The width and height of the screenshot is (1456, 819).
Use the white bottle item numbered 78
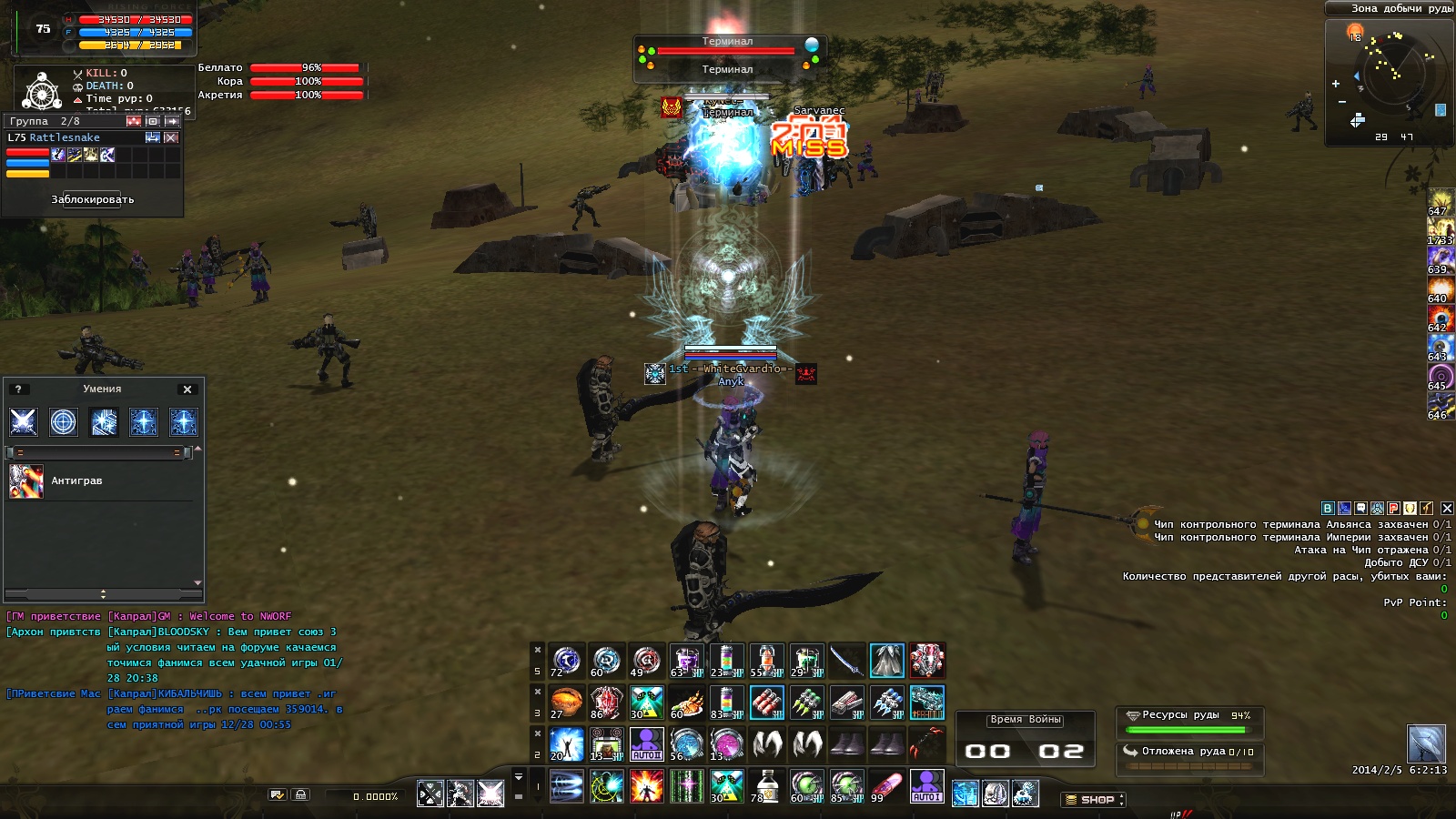pyautogui.click(x=766, y=786)
